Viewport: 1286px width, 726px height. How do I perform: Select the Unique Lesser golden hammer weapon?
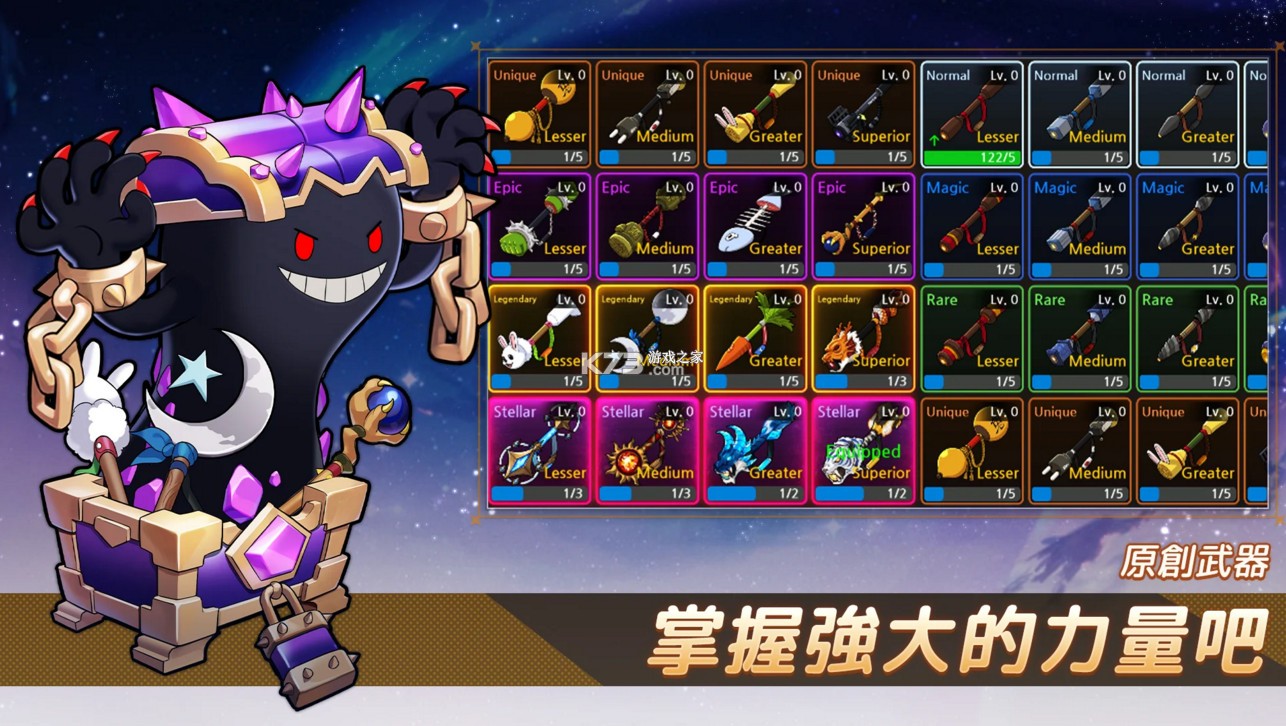[541, 112]
